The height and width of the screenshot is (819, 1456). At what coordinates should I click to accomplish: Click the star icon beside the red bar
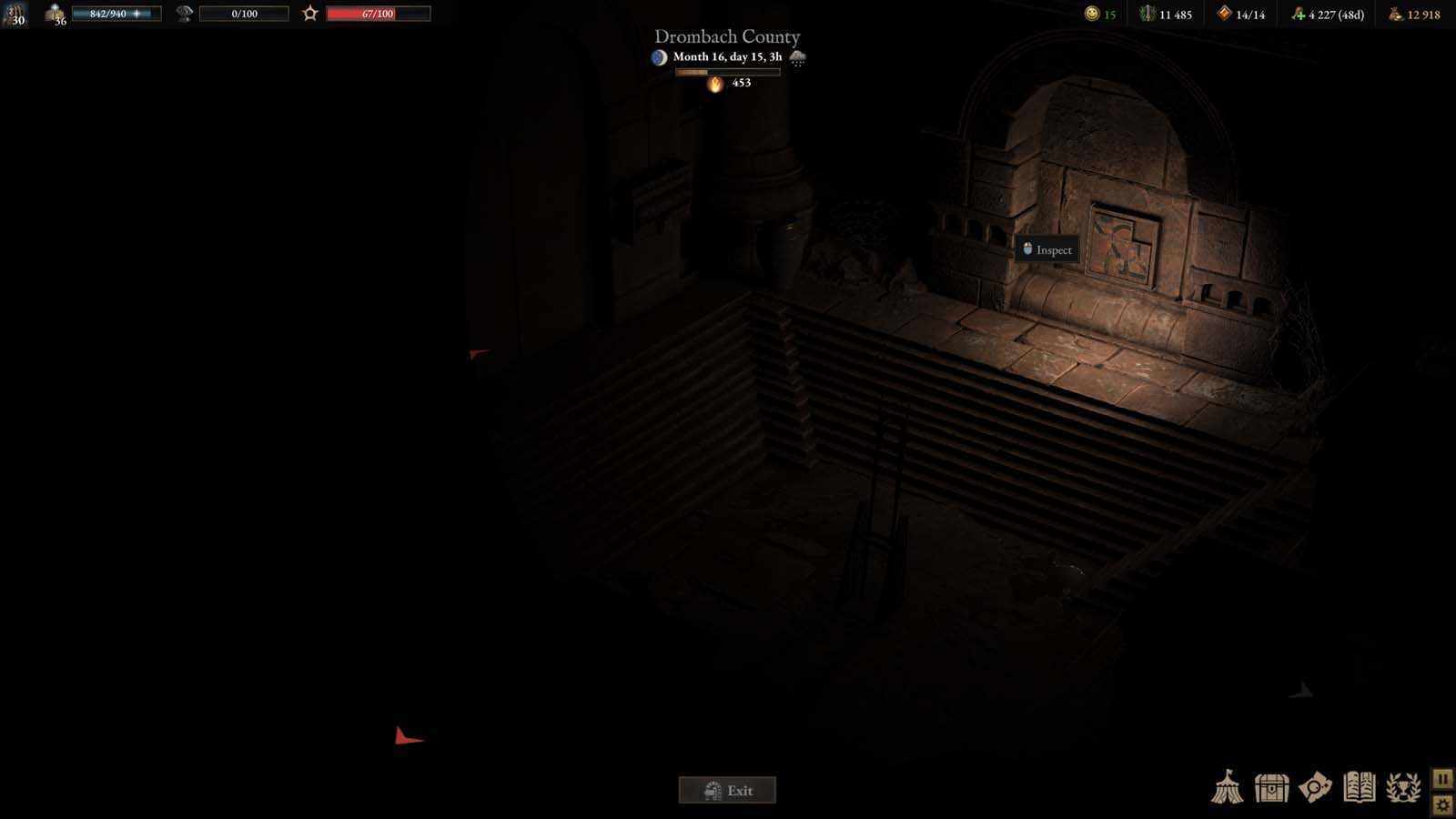309,13
